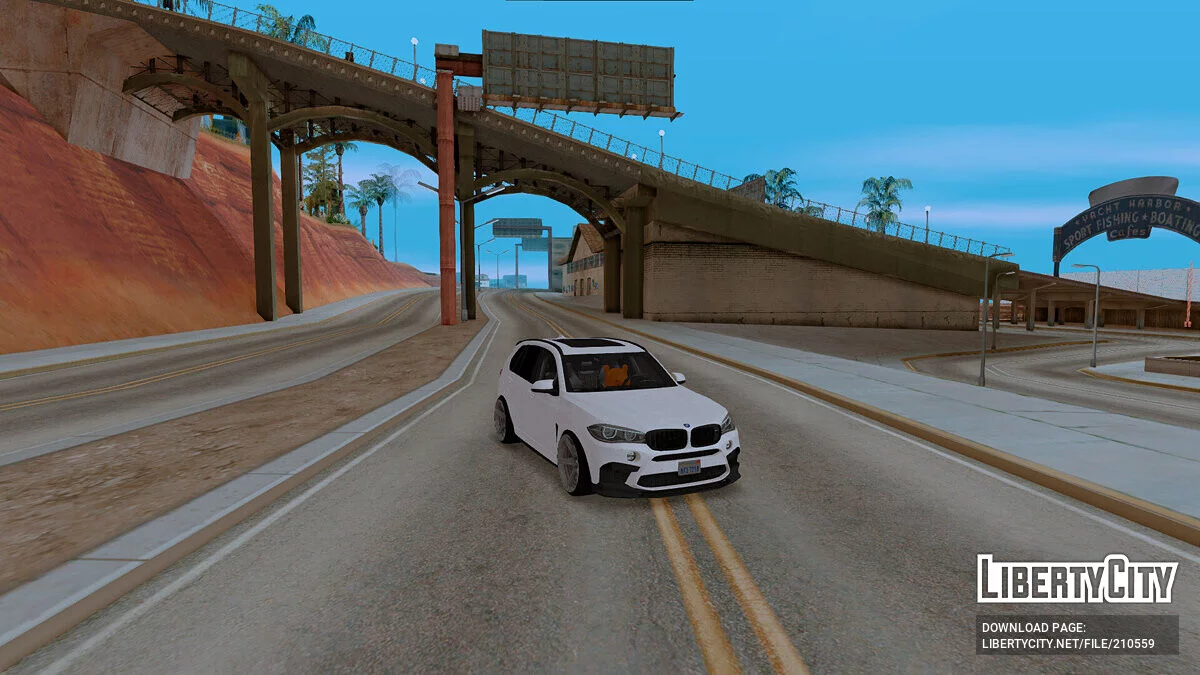The image size is (1200, 675).
Task: Click the LibertyCity logo watermark
Action: (x=1077, y=579)
